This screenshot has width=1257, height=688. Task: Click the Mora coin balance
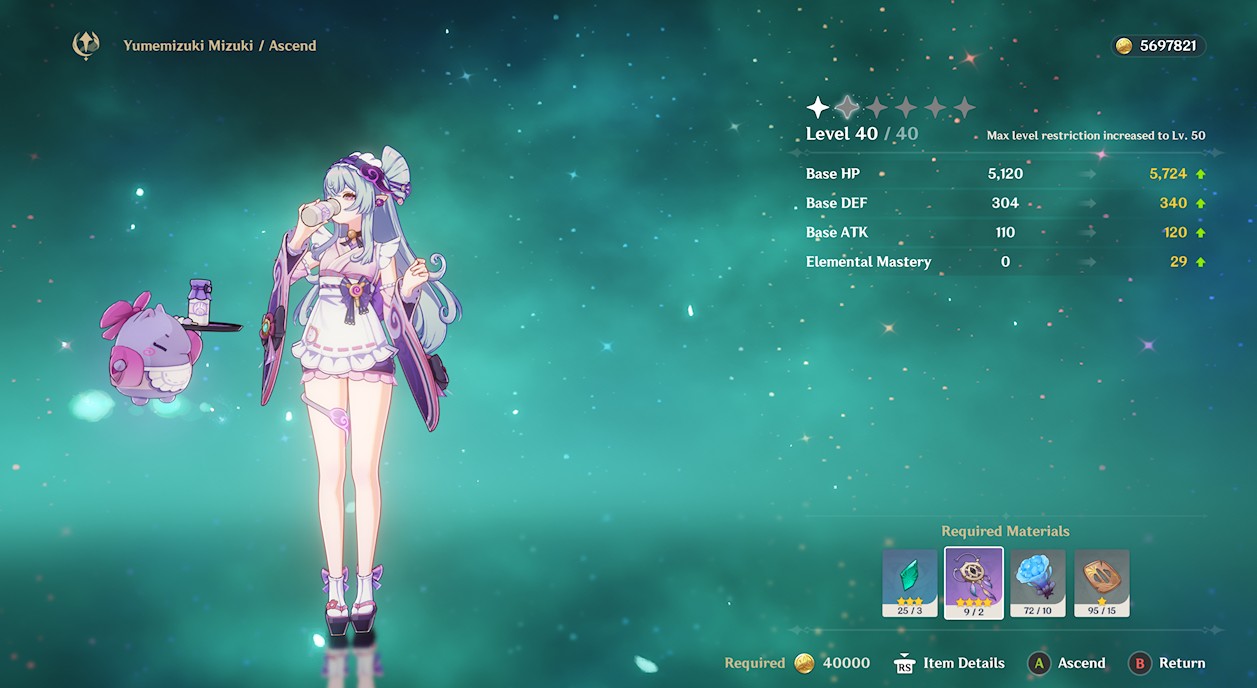(1159, 46)
